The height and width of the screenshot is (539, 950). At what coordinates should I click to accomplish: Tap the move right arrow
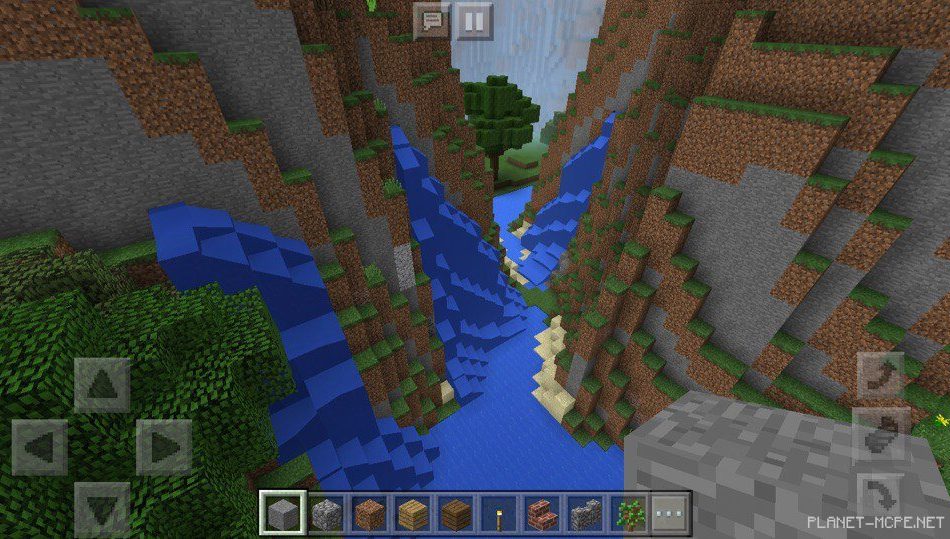163,446
